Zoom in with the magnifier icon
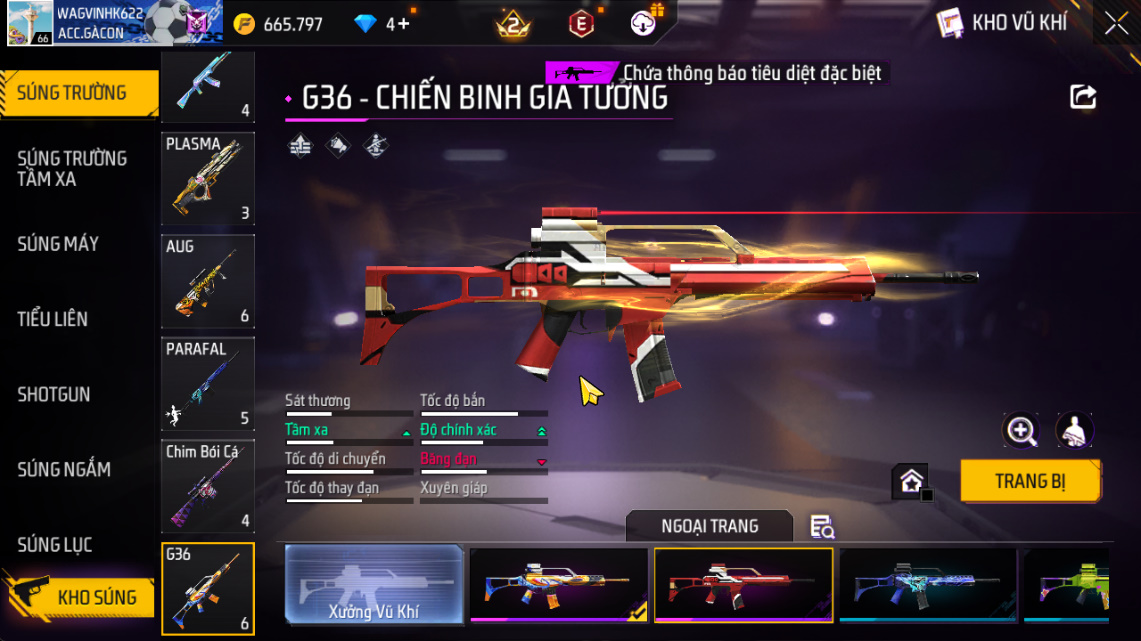Screen dimensions: 1141x641 point(1021,431)
